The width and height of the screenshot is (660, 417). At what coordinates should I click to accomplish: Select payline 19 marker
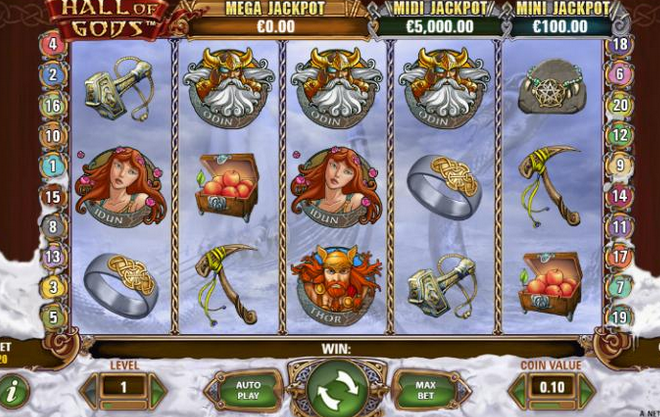620,318
